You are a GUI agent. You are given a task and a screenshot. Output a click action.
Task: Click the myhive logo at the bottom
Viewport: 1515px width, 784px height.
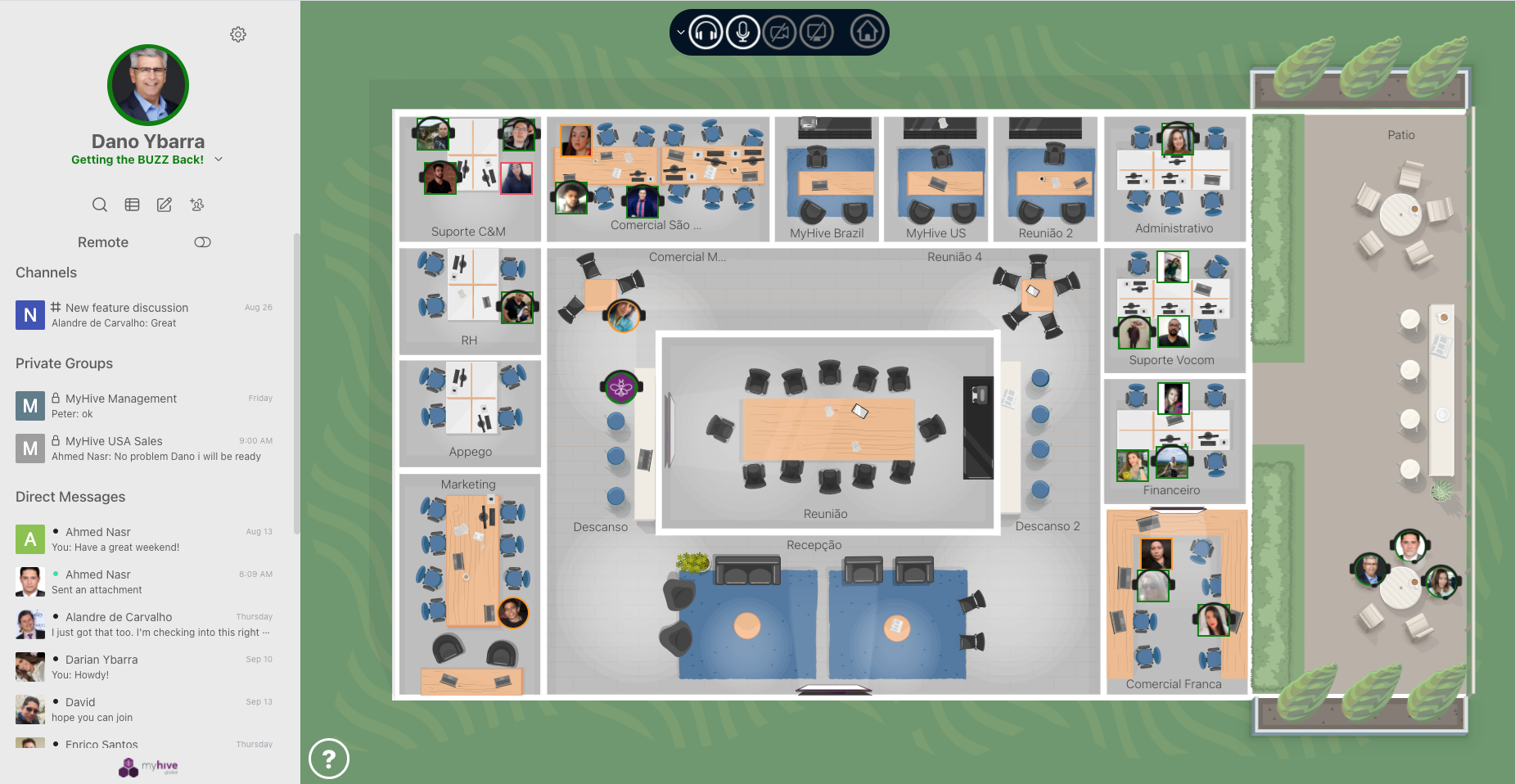pos(147,767)
